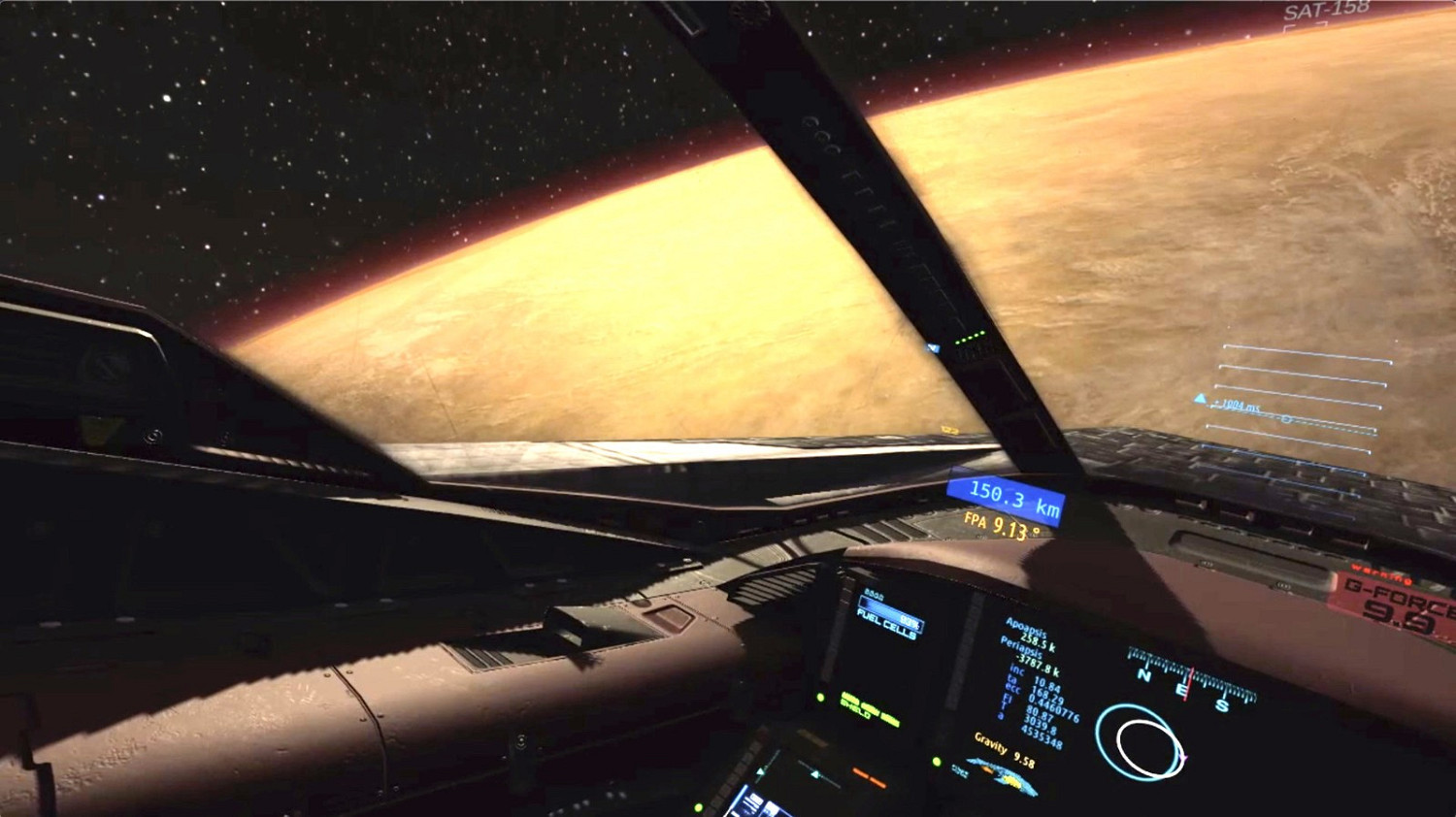The width and height of the screenshot is (1456, 817).
Task: Click the red heading marker on the compass tape
Action: coord(1190,681)
